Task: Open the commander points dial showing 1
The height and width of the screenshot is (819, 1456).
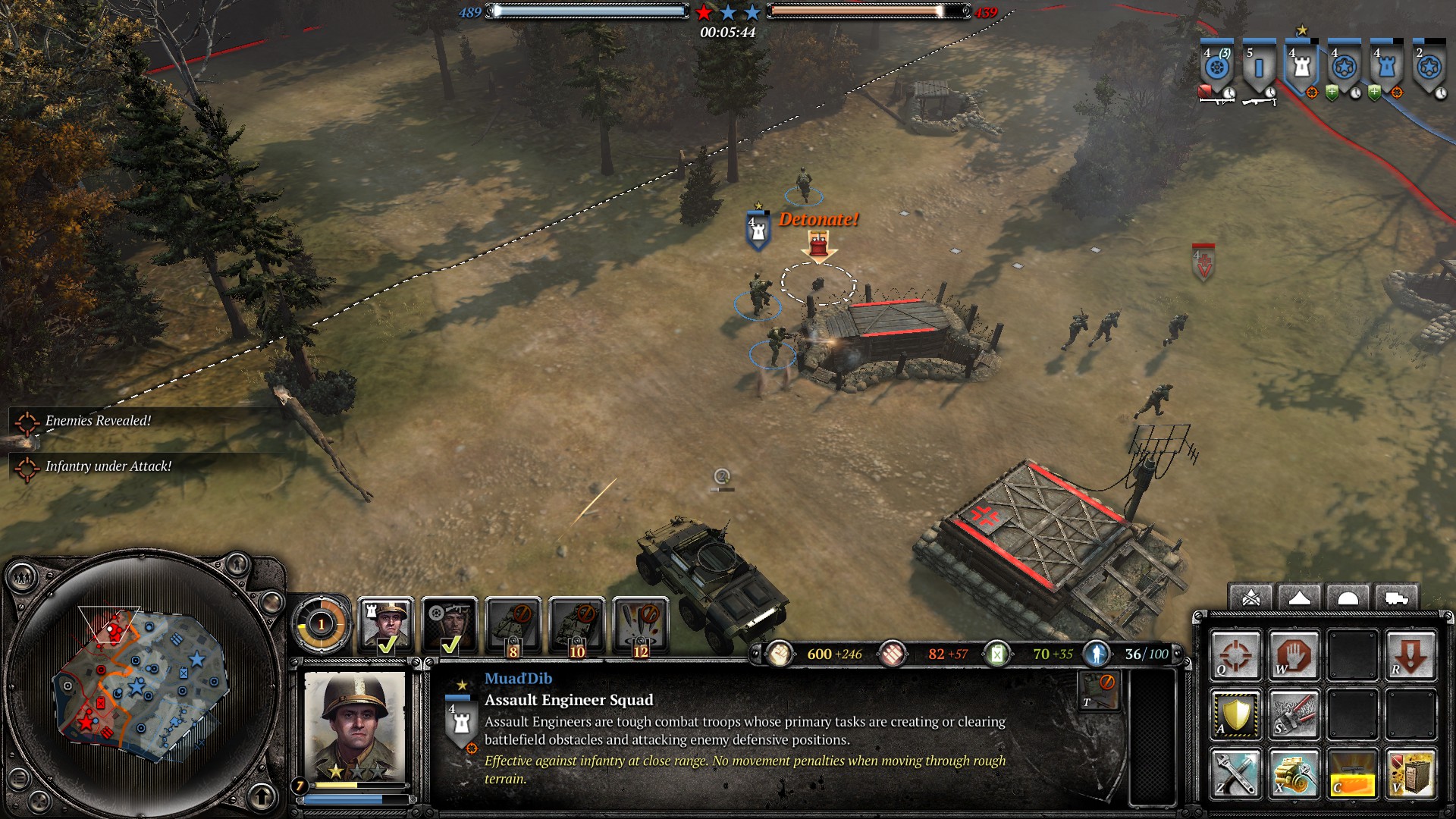Action: click(321, 625)
